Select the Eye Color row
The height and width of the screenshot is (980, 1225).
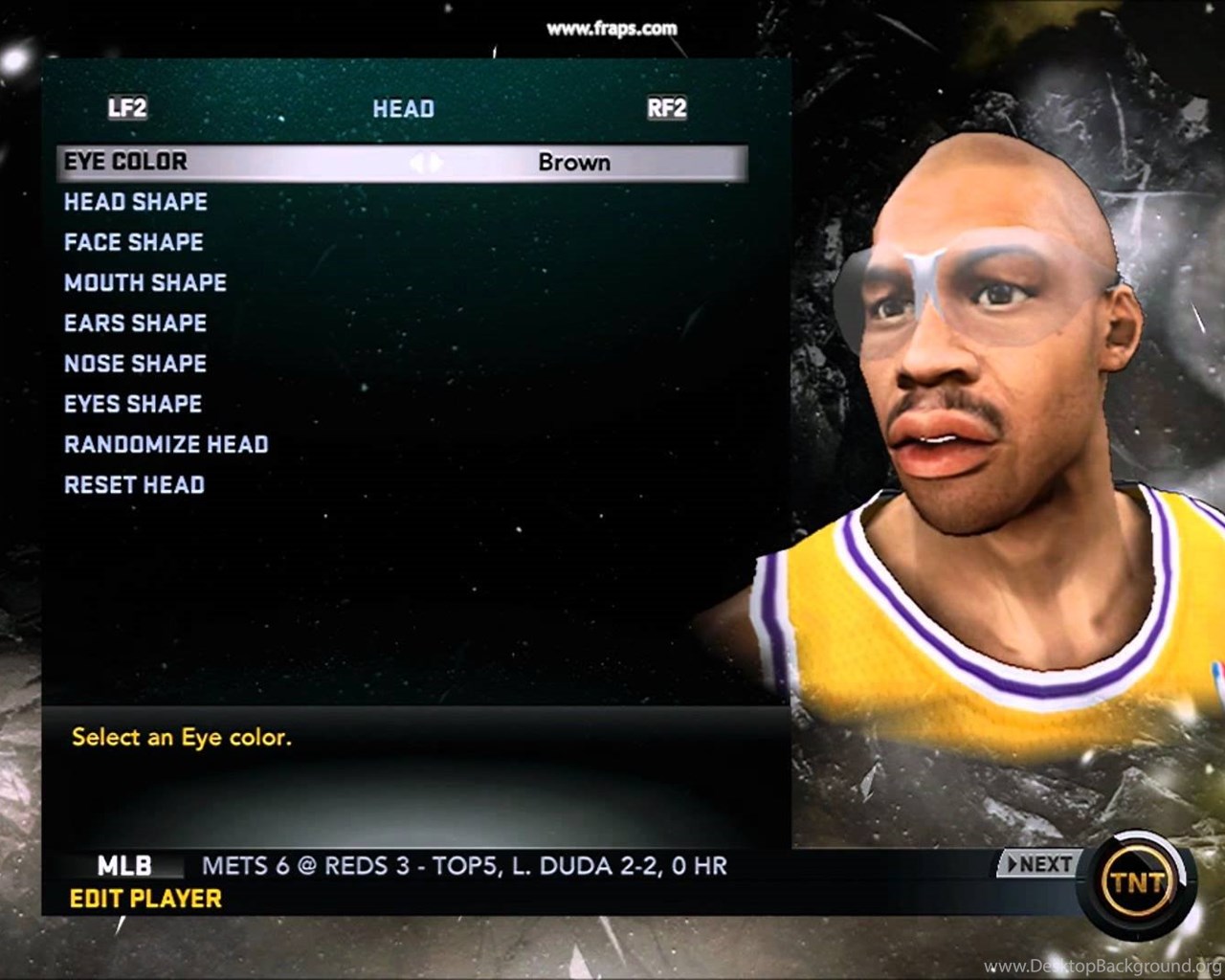pos(126,162)
